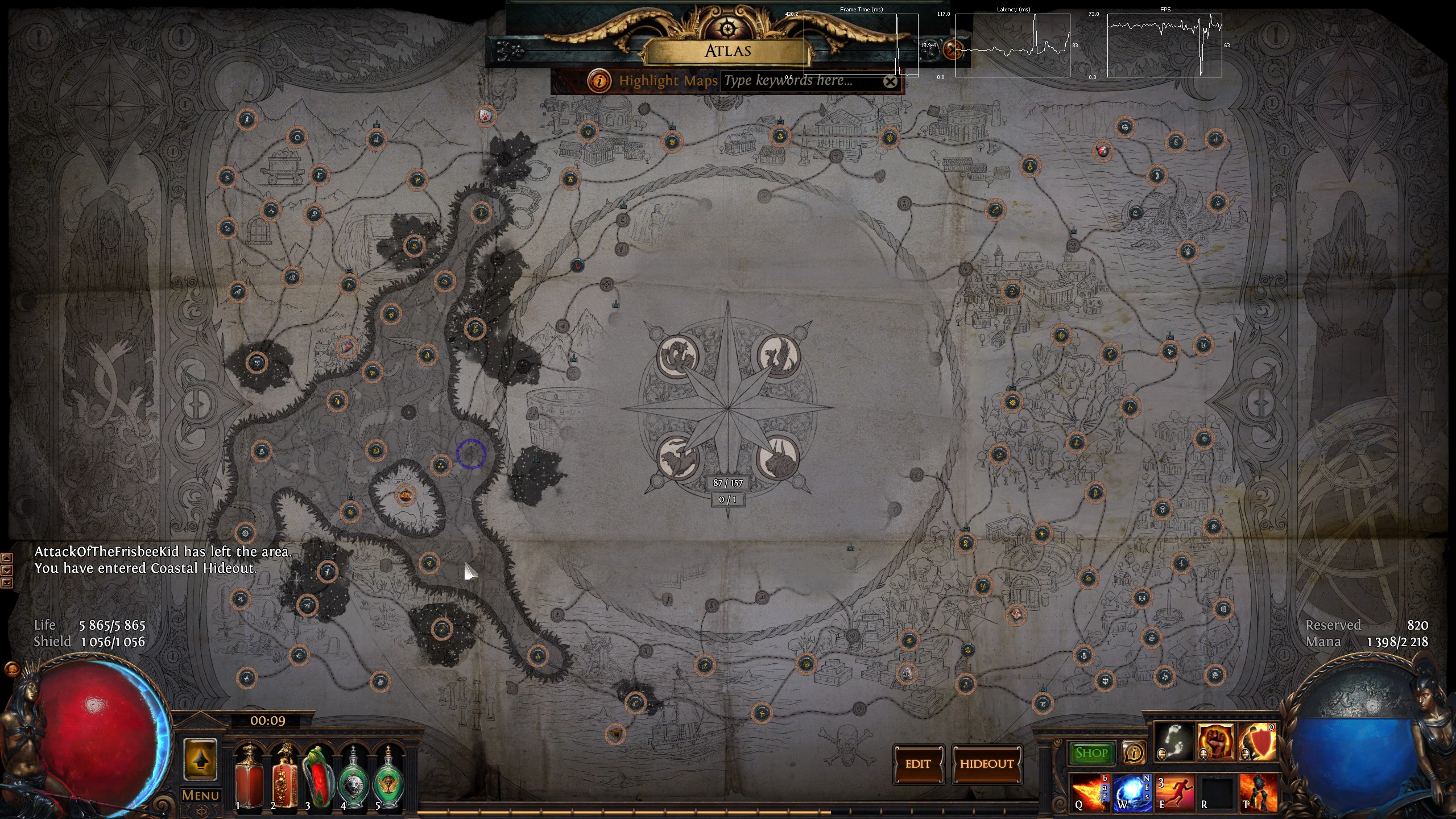Select the footprints move skill icon
The height and width of the screenshot is (819, 1456).
coord(1174,742)
